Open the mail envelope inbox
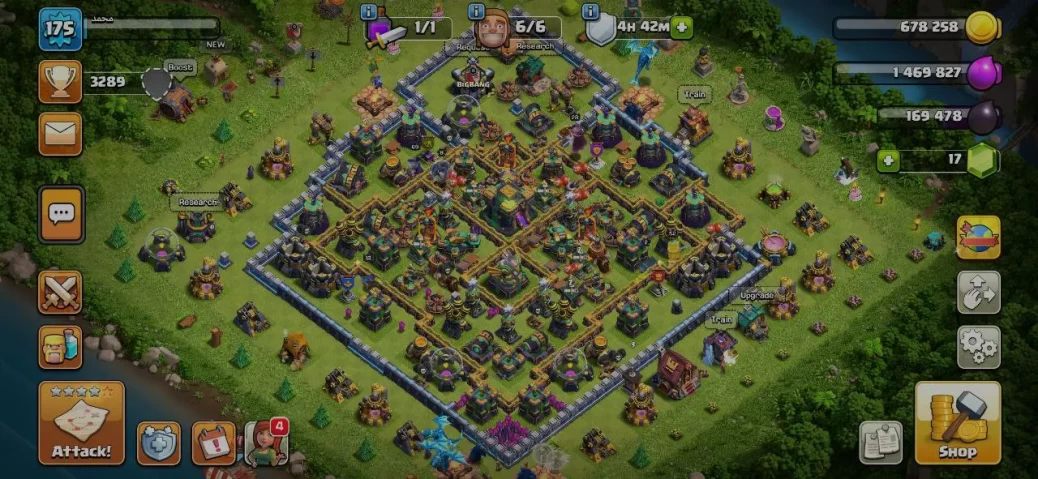The height and width of the screenshot is (479, 1038). 60,134
